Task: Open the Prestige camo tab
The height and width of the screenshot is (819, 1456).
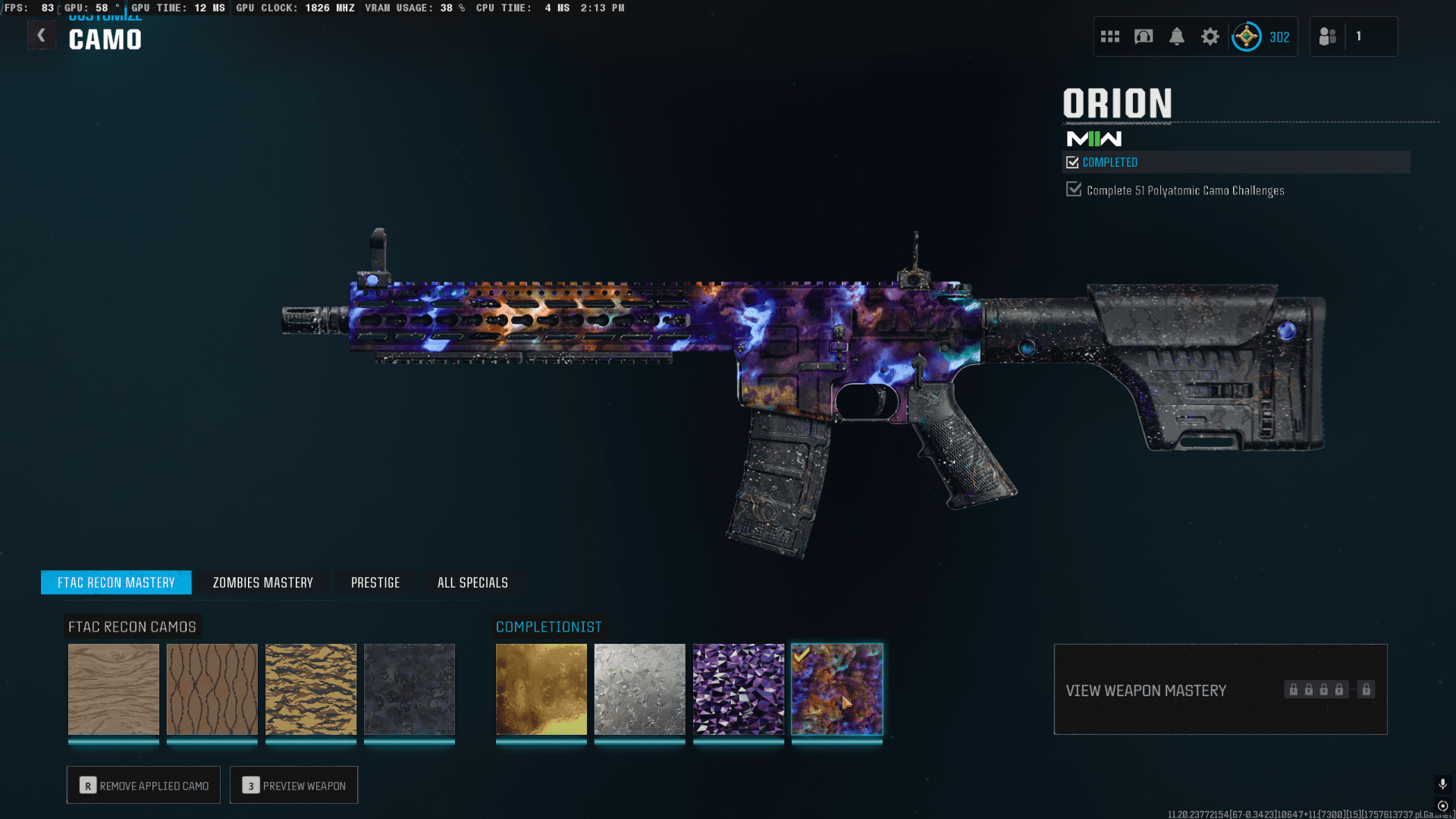Action: (375, 582)
